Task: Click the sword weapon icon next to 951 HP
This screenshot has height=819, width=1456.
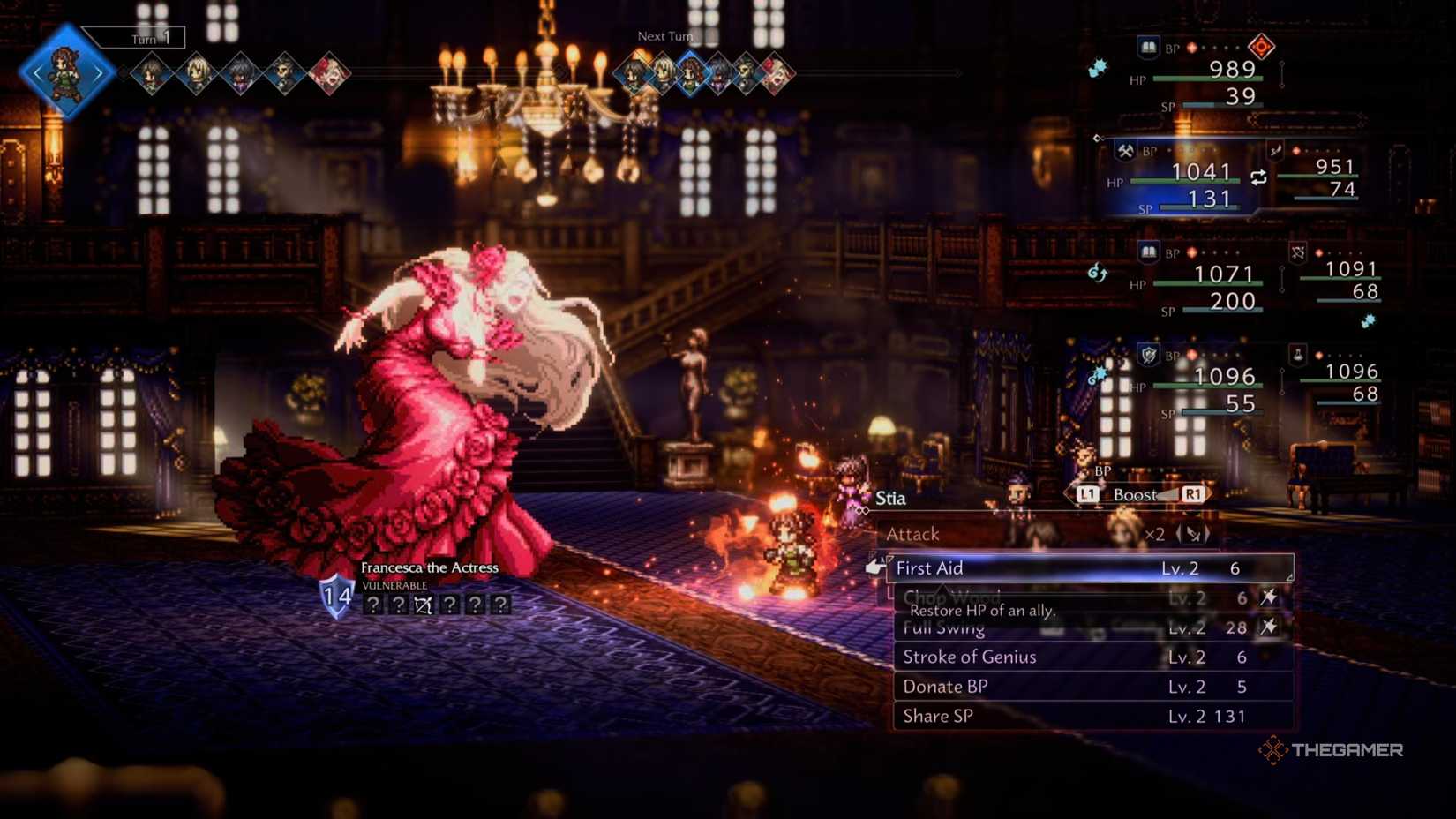Action: (x=1275, y=151)
